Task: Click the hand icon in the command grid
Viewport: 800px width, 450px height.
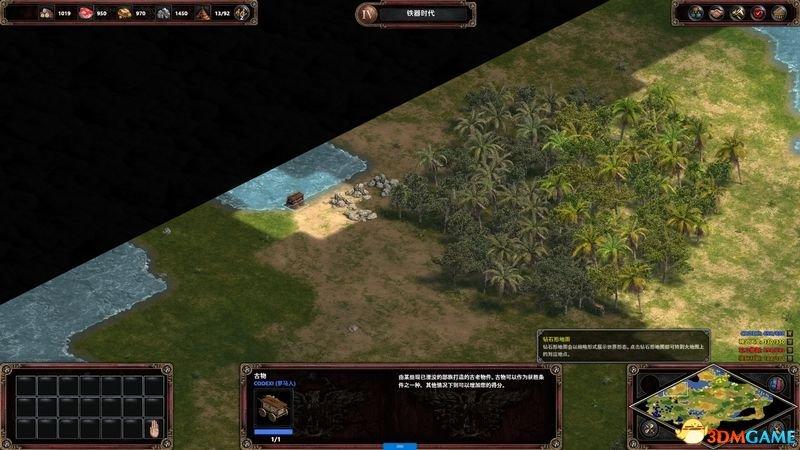Action: coord(154,430)
